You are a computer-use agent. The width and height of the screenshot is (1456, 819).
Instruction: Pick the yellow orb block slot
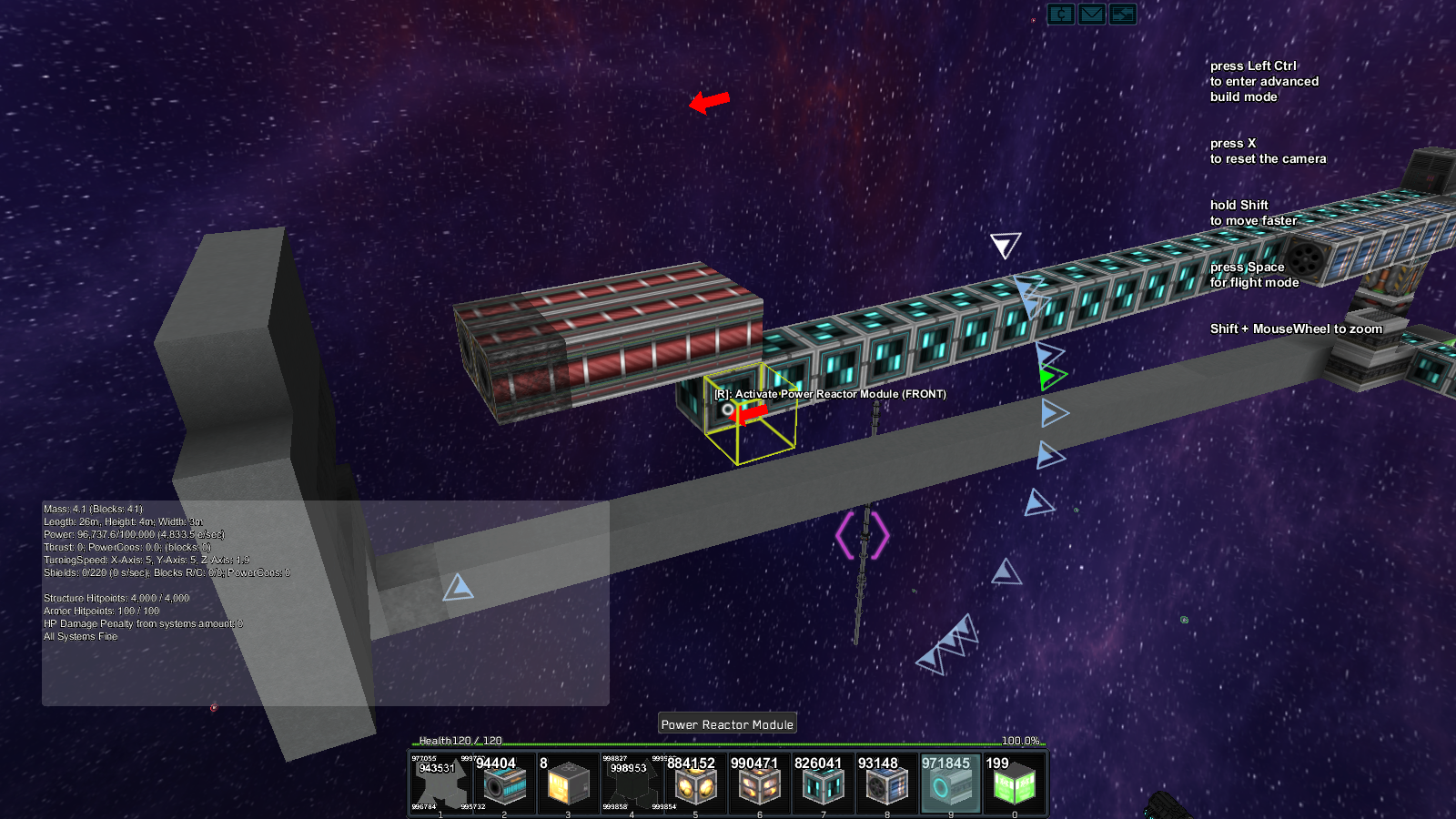pyautogui.click(x=695, y=783)
